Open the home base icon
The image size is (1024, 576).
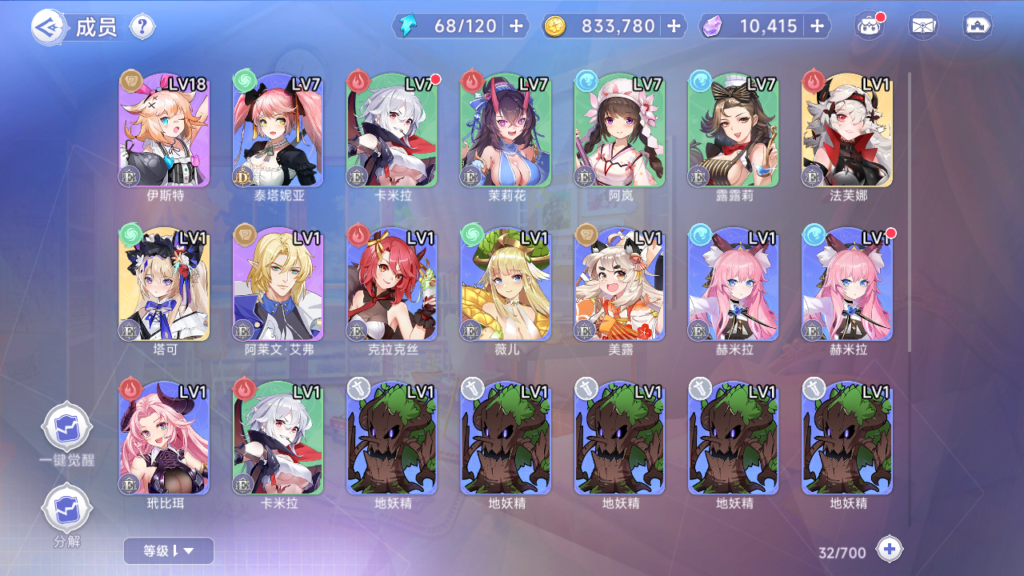[977, 27]
